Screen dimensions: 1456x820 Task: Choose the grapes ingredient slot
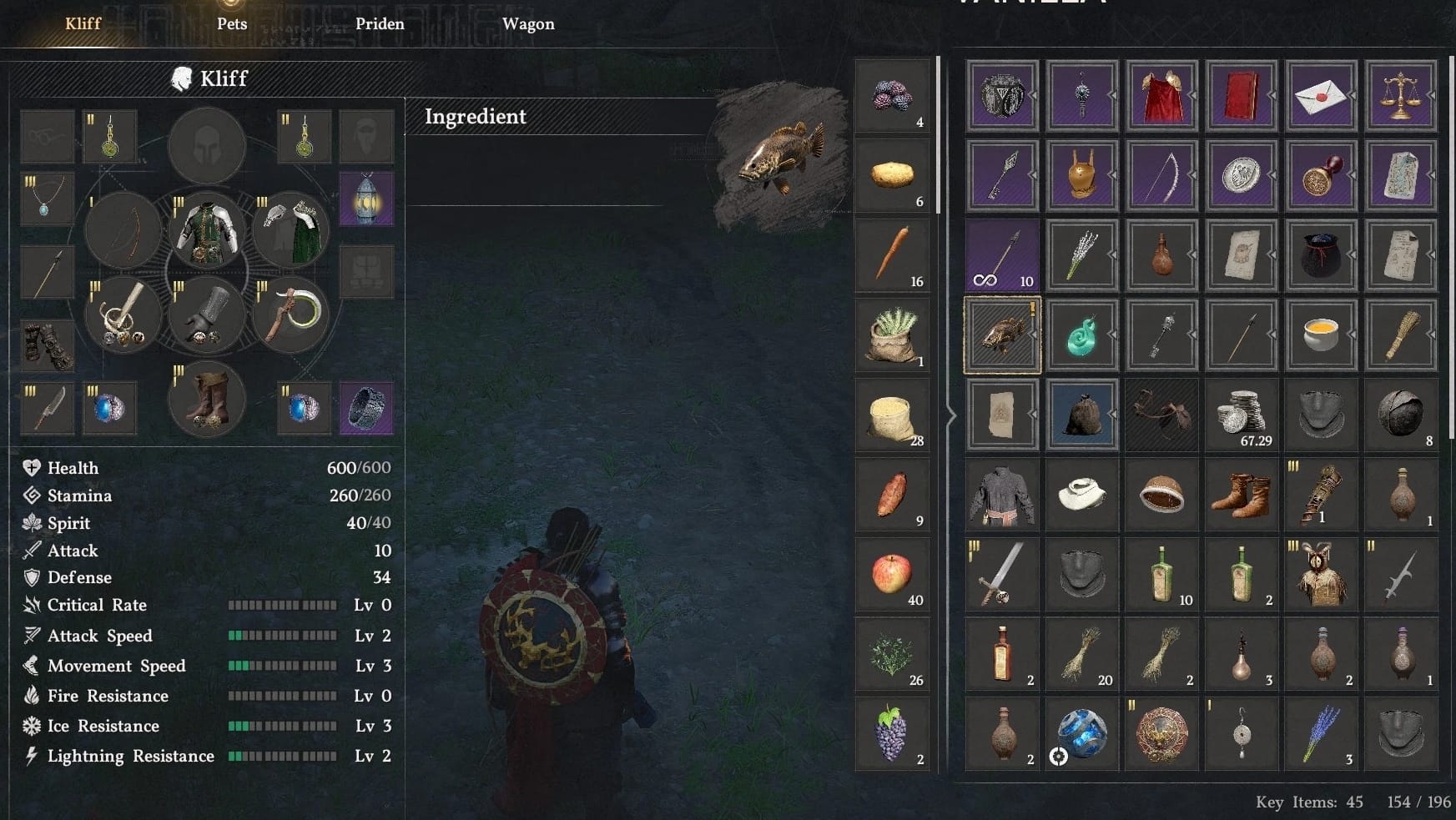892,734
